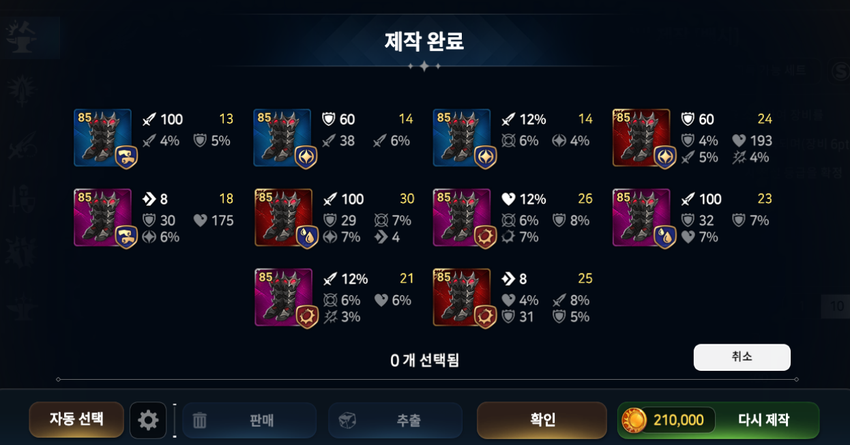Pick the purple boots with score 26
Screen dimensions: 850x445
point(462,217)
